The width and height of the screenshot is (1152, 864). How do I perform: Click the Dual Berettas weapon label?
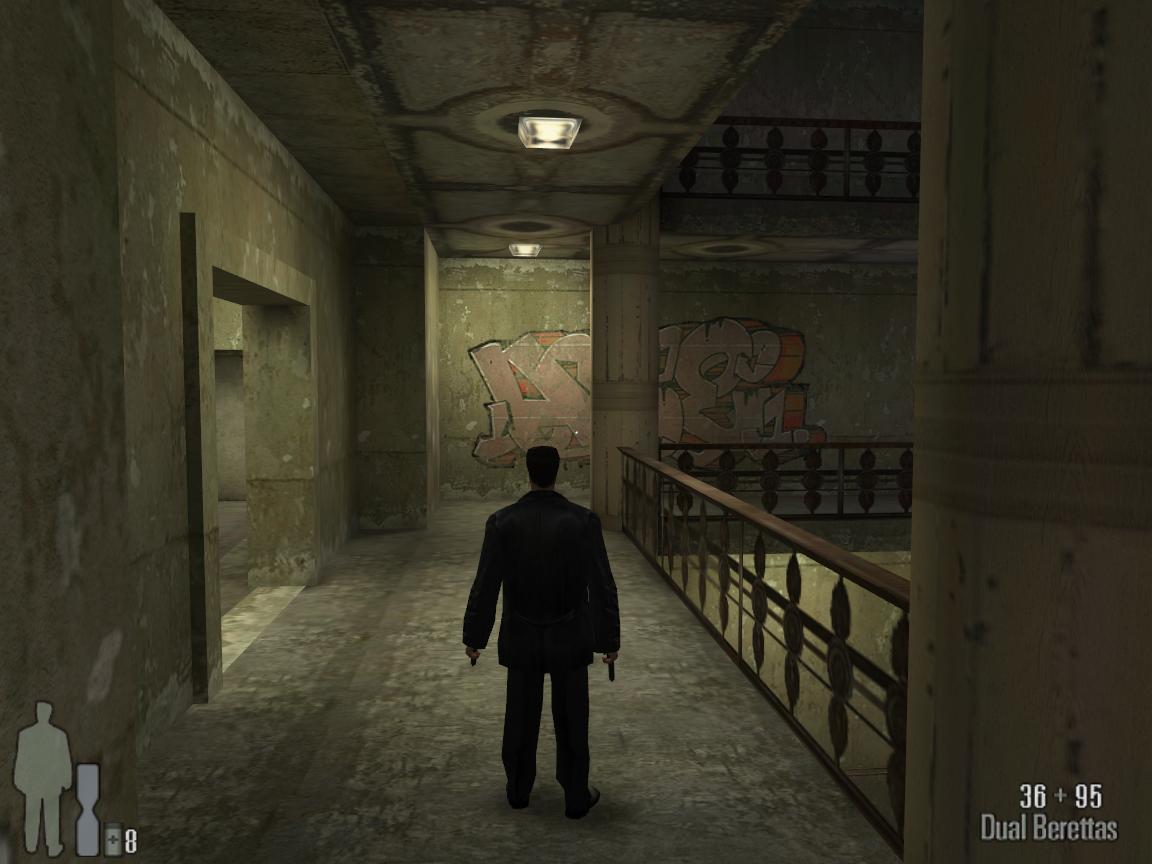[1048, 828]
